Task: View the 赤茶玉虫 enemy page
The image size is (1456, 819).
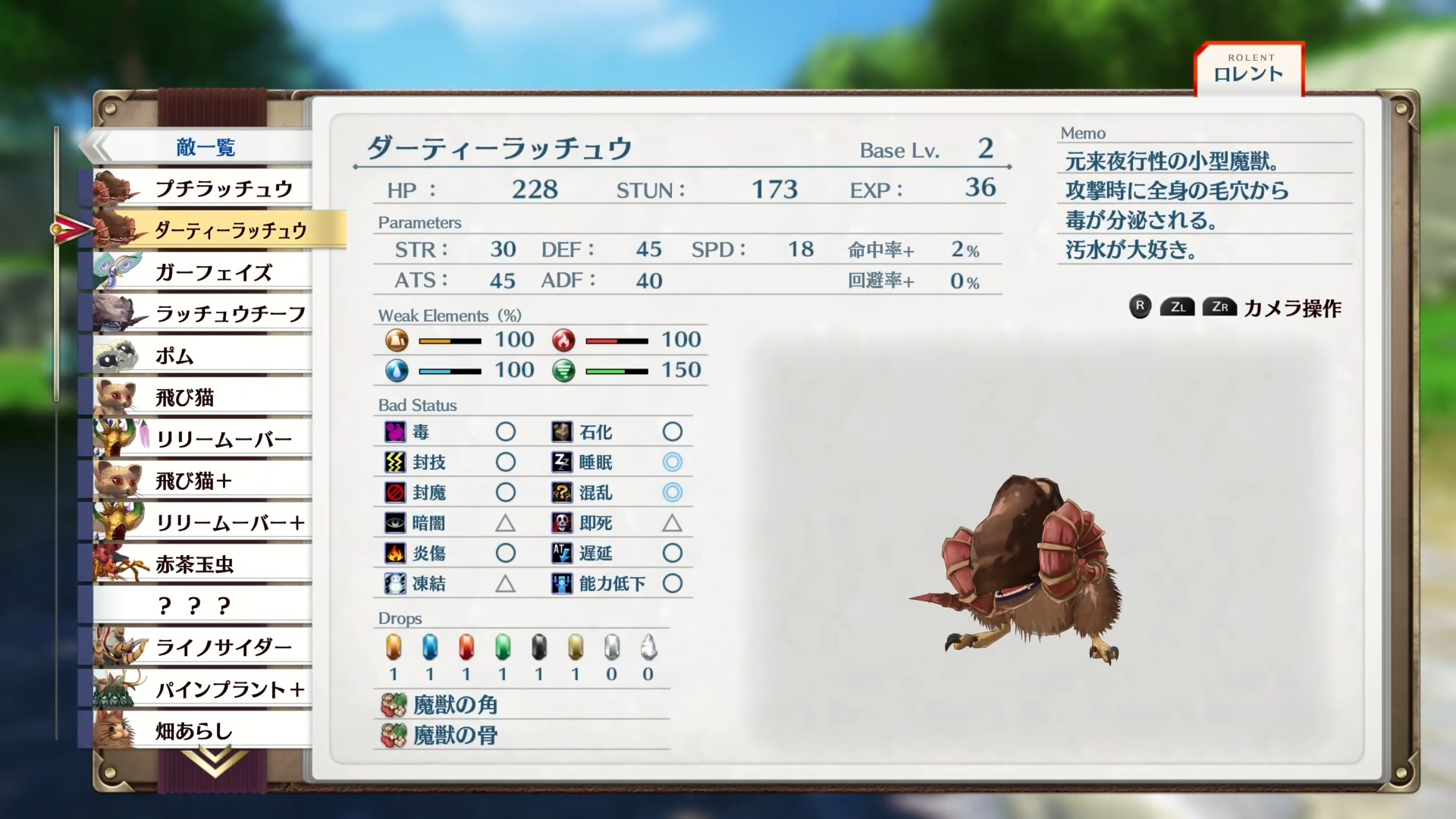Action: [205, 564]
